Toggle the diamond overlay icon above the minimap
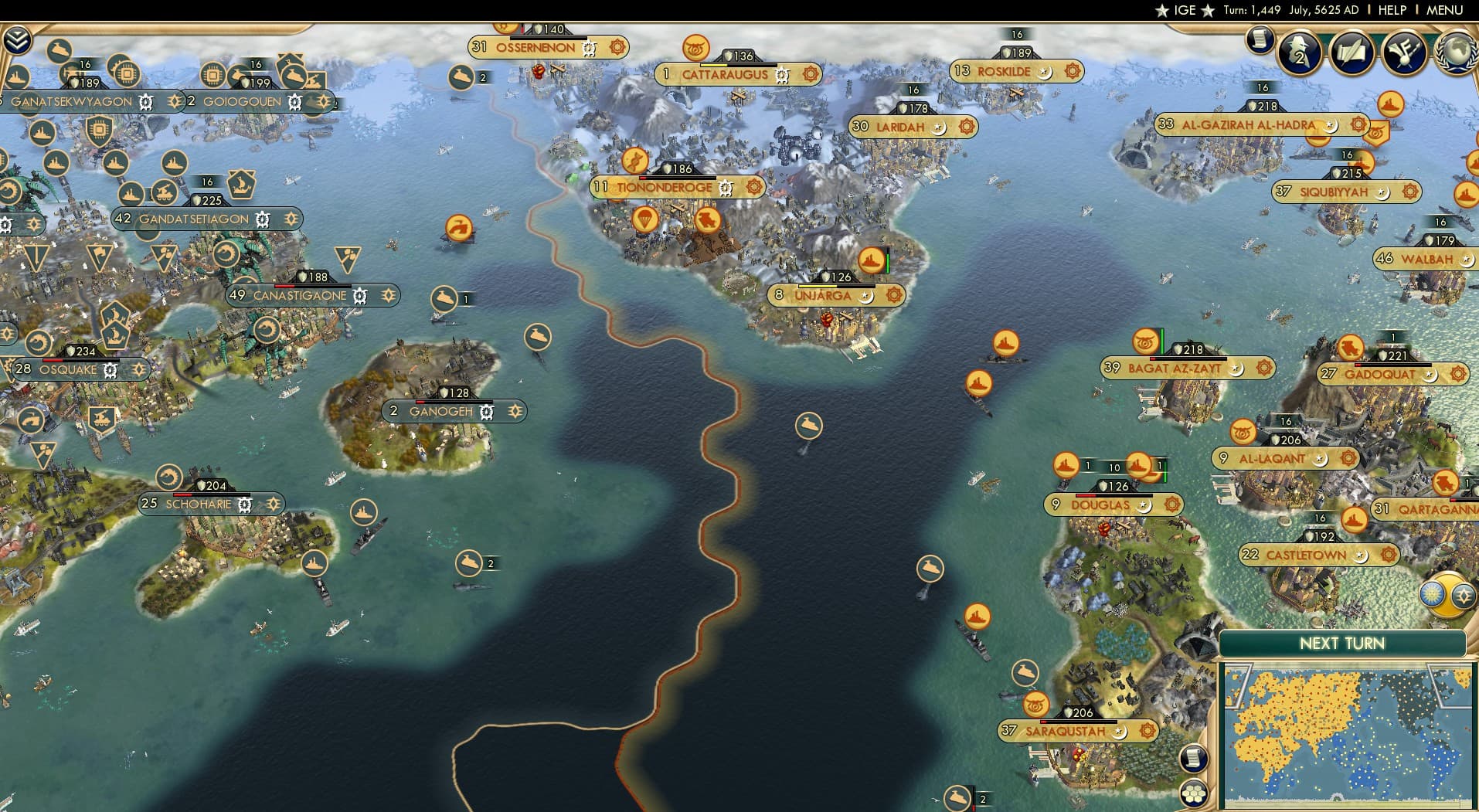 click(x=1463, y=596)
